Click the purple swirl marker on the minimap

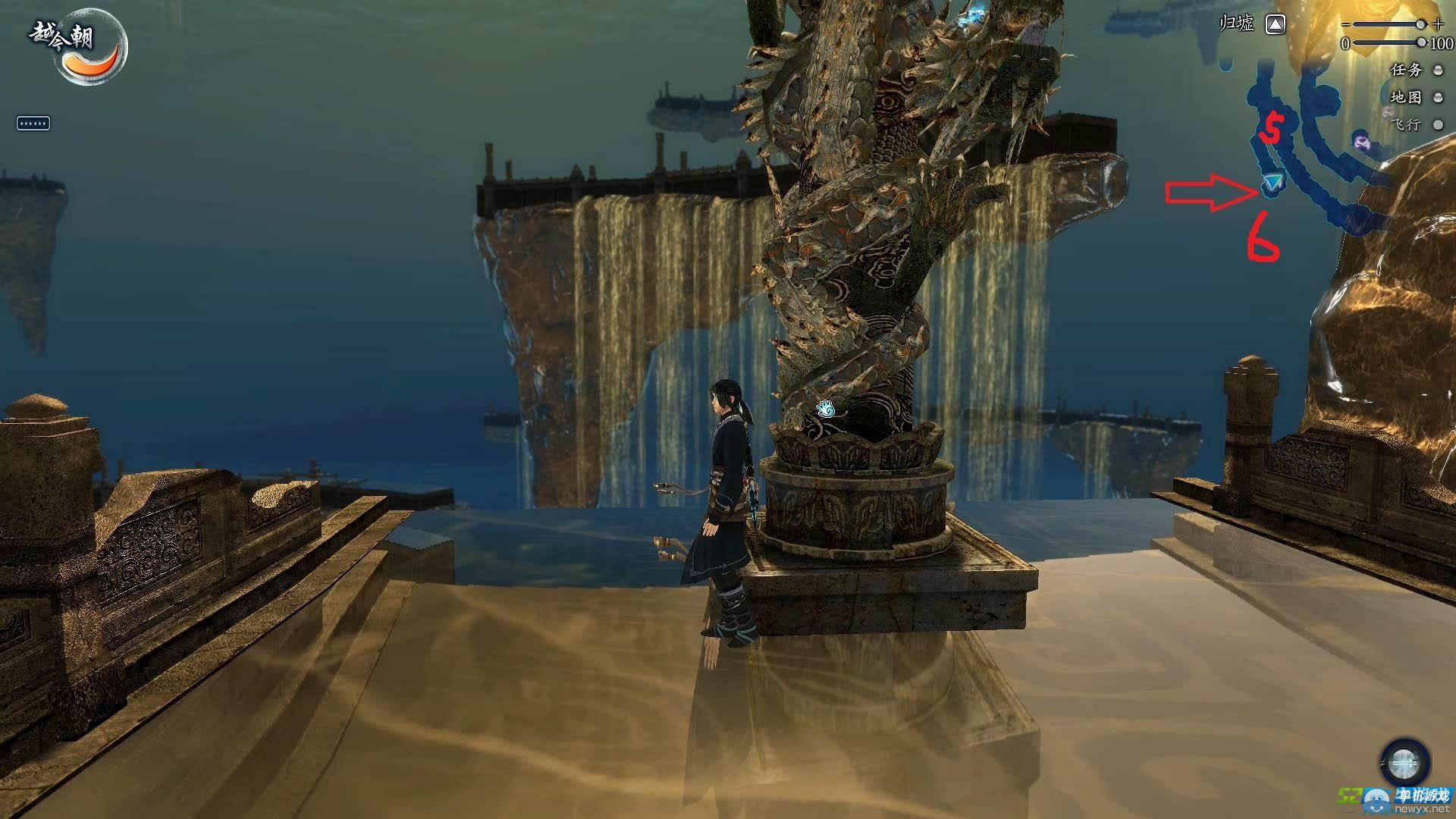(1360, 140)
